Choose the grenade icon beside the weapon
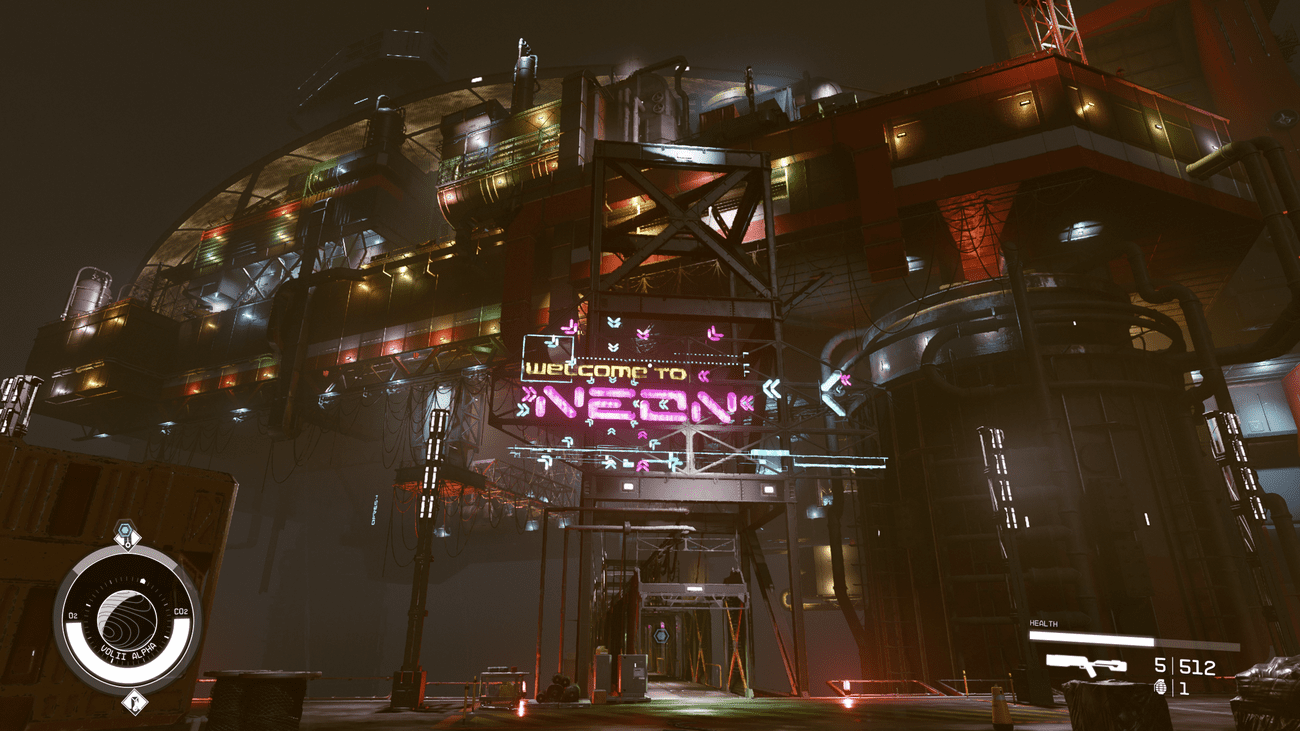 click(1161, 687)
